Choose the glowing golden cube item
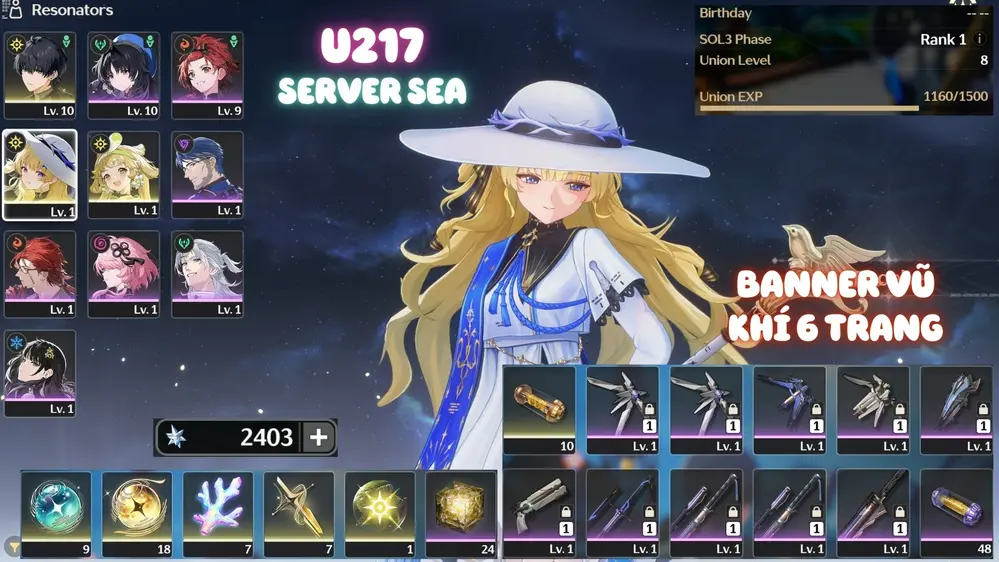Image resolution: width=999 pixels, height=562 pixels. pyautogui.click(x=460, y=512)
